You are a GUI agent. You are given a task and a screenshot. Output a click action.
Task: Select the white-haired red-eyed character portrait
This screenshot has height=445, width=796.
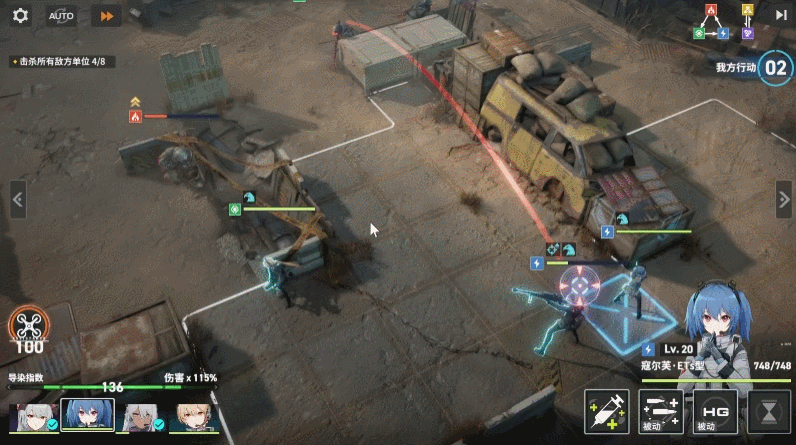tap(31, 416)
